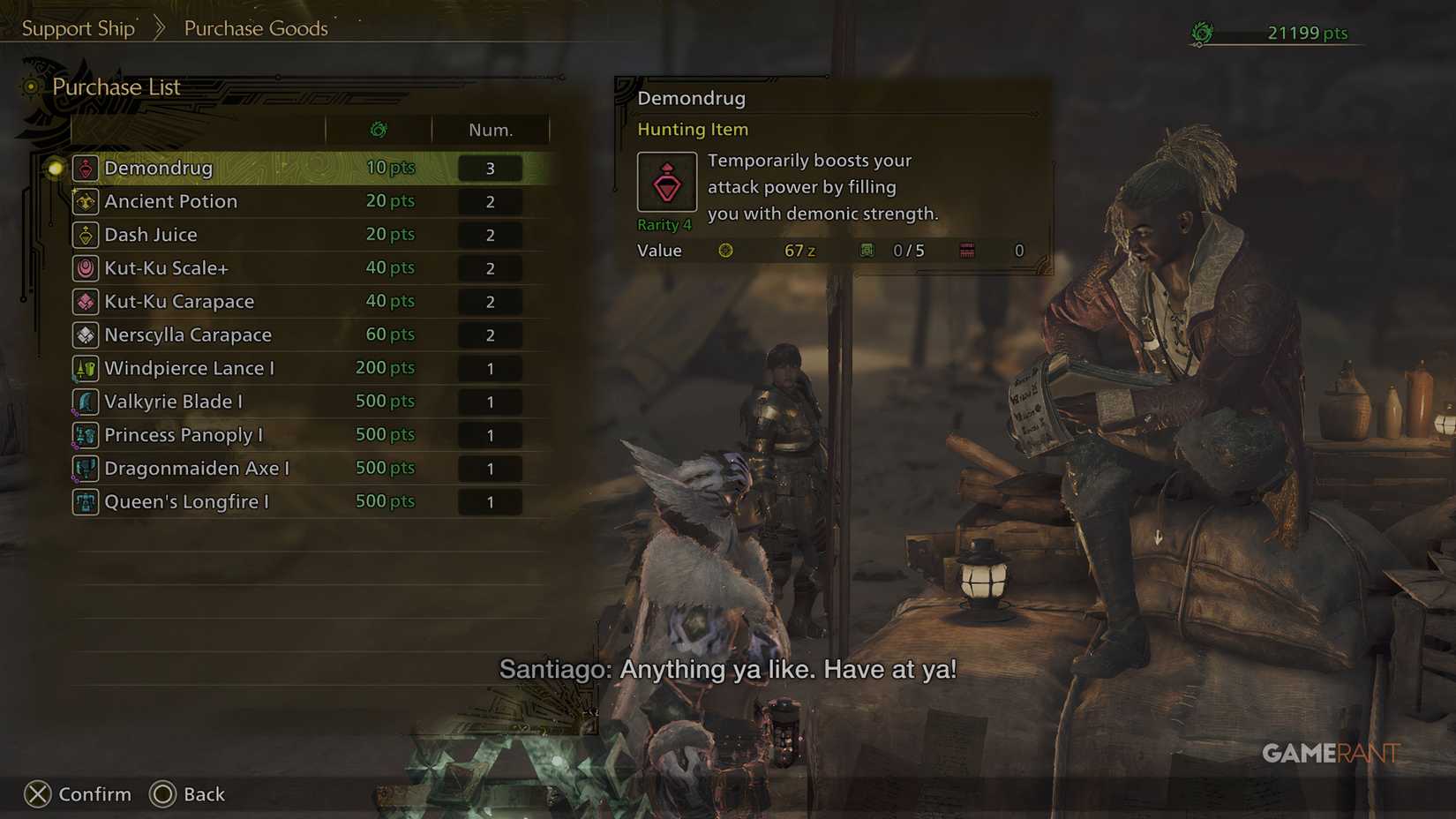Select the Windpierce Lance I weapon icon

(85, 368)
